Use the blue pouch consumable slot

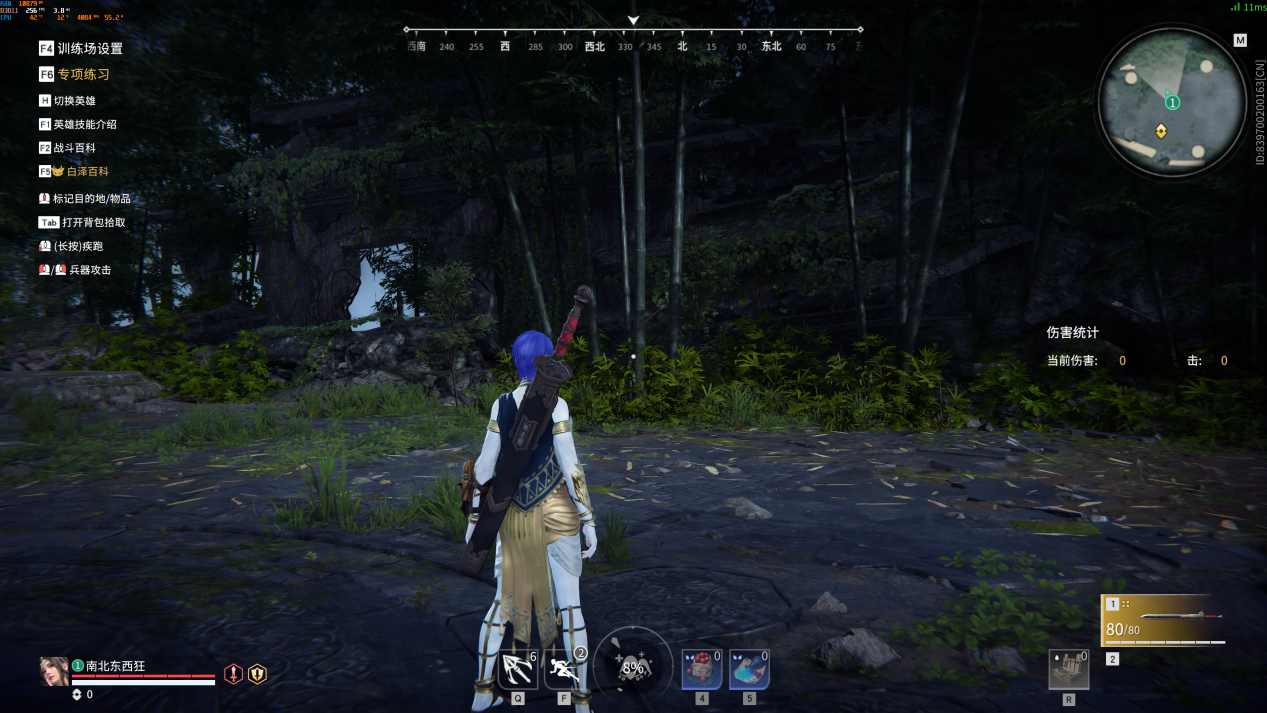pyautogui.click(x=749, y=669)
